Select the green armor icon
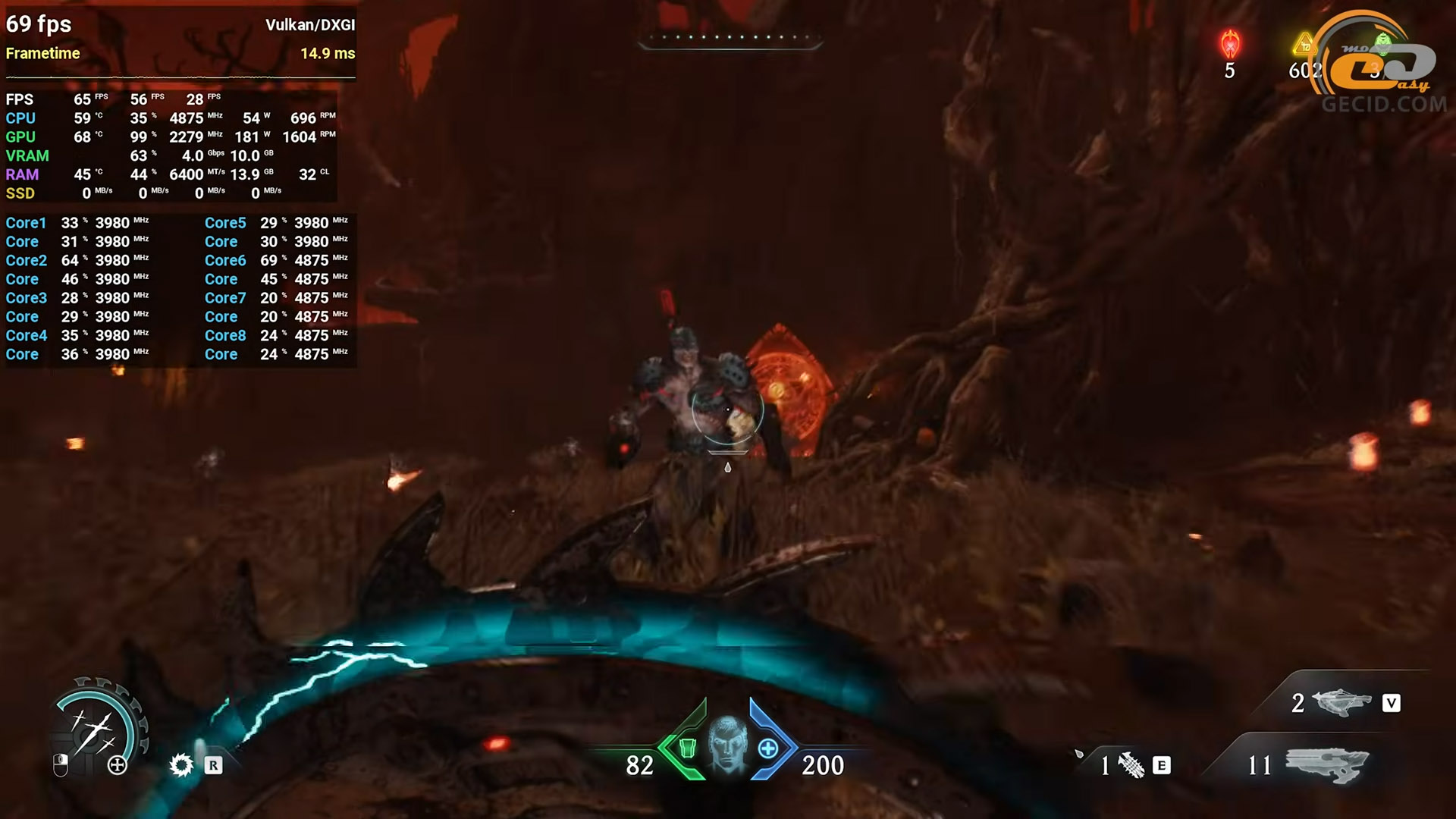 pos(687,748)
